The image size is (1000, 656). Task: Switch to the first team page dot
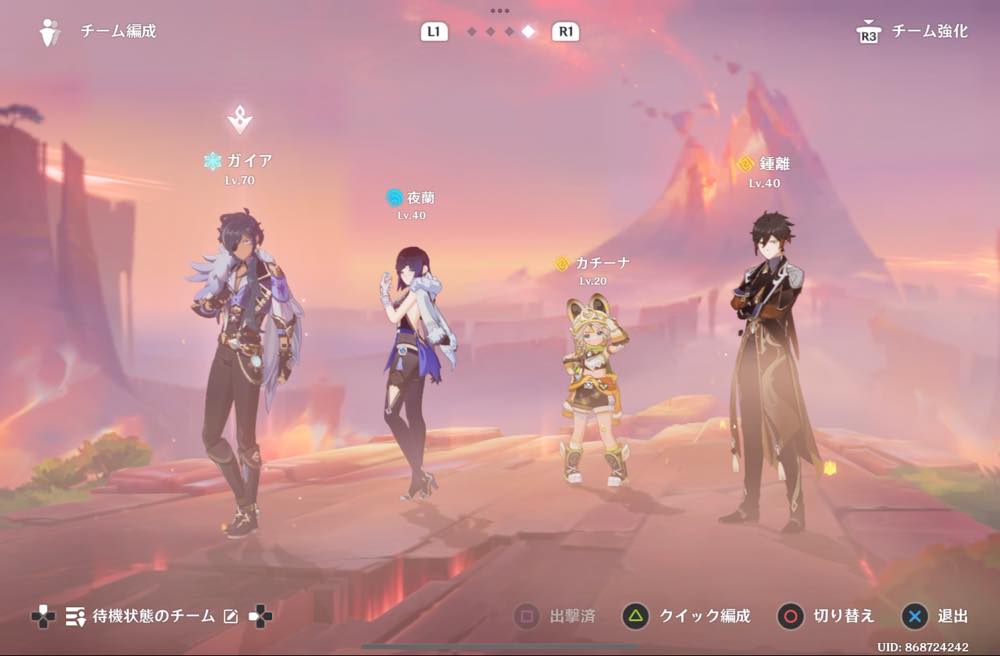point(471,32)
